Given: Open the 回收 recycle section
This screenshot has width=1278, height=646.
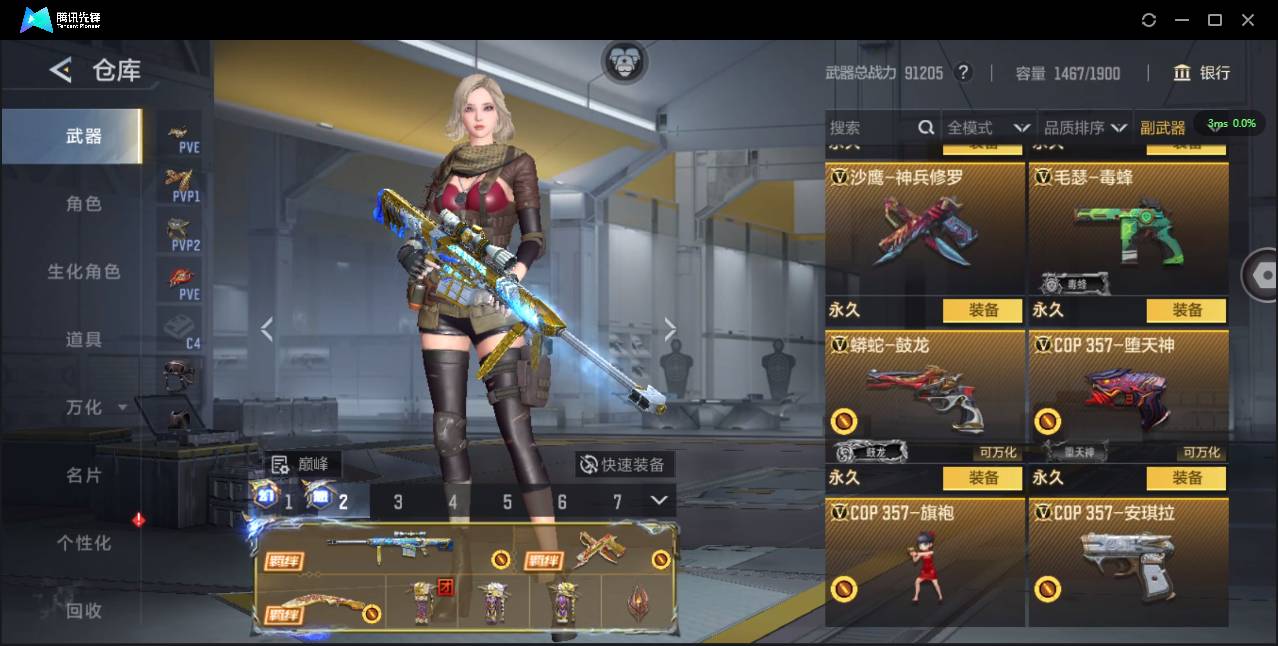Looking at the screenshot, I should click(84, 610).
